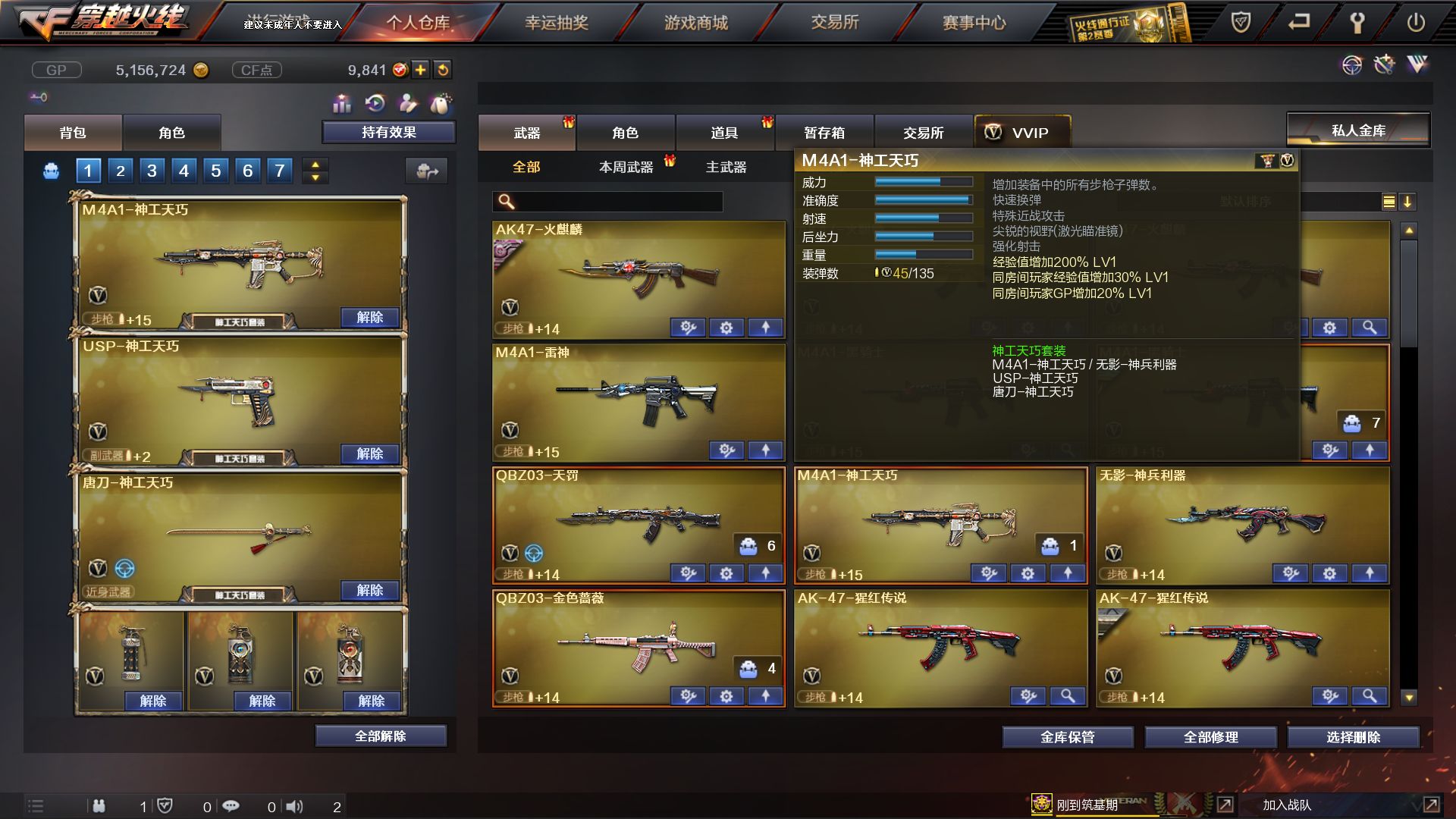Expand the backpack selector up arrow
Viewport: 1456px width, 819px height.
point(314,165)
